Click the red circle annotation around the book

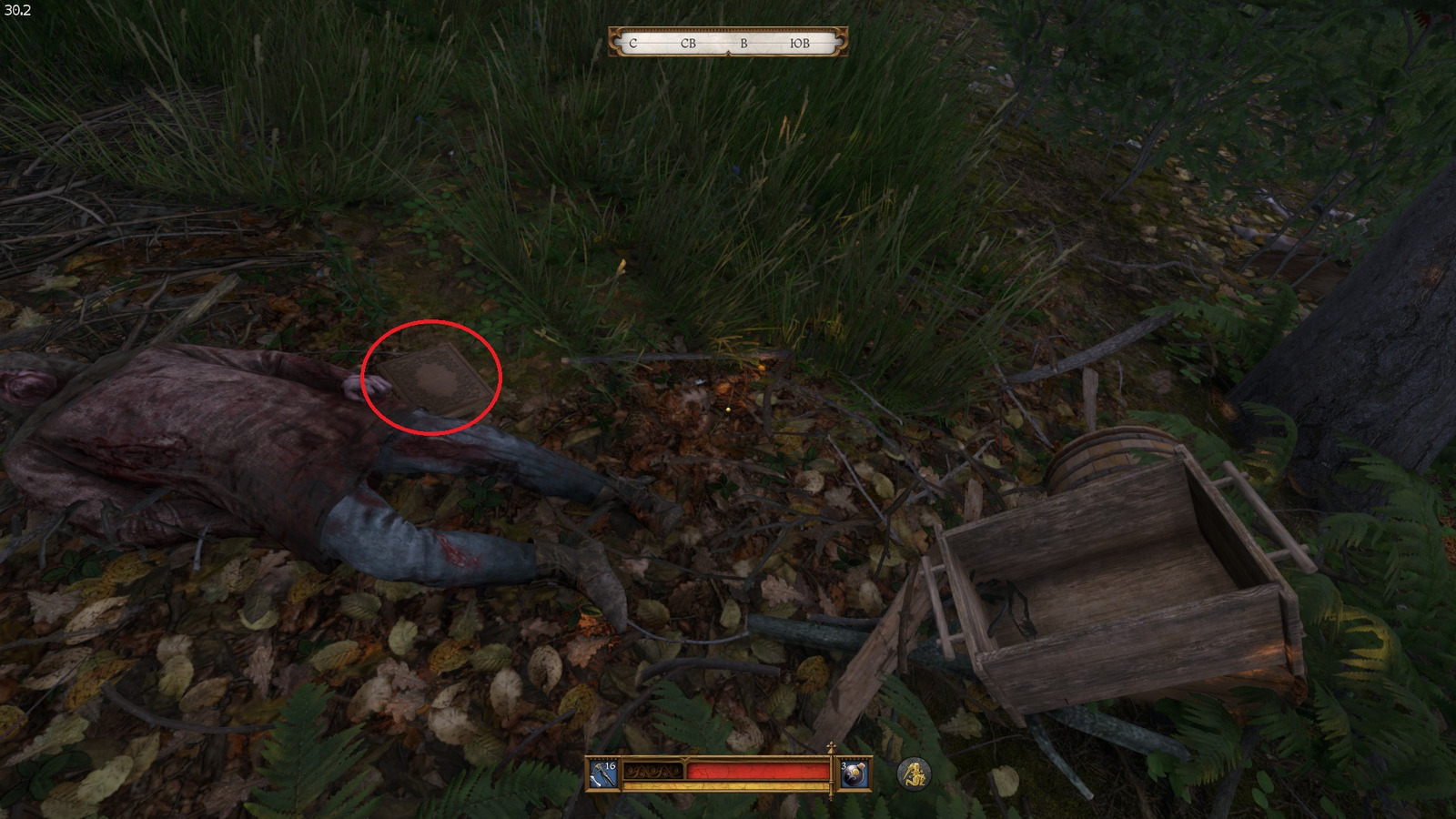[432, 378]
